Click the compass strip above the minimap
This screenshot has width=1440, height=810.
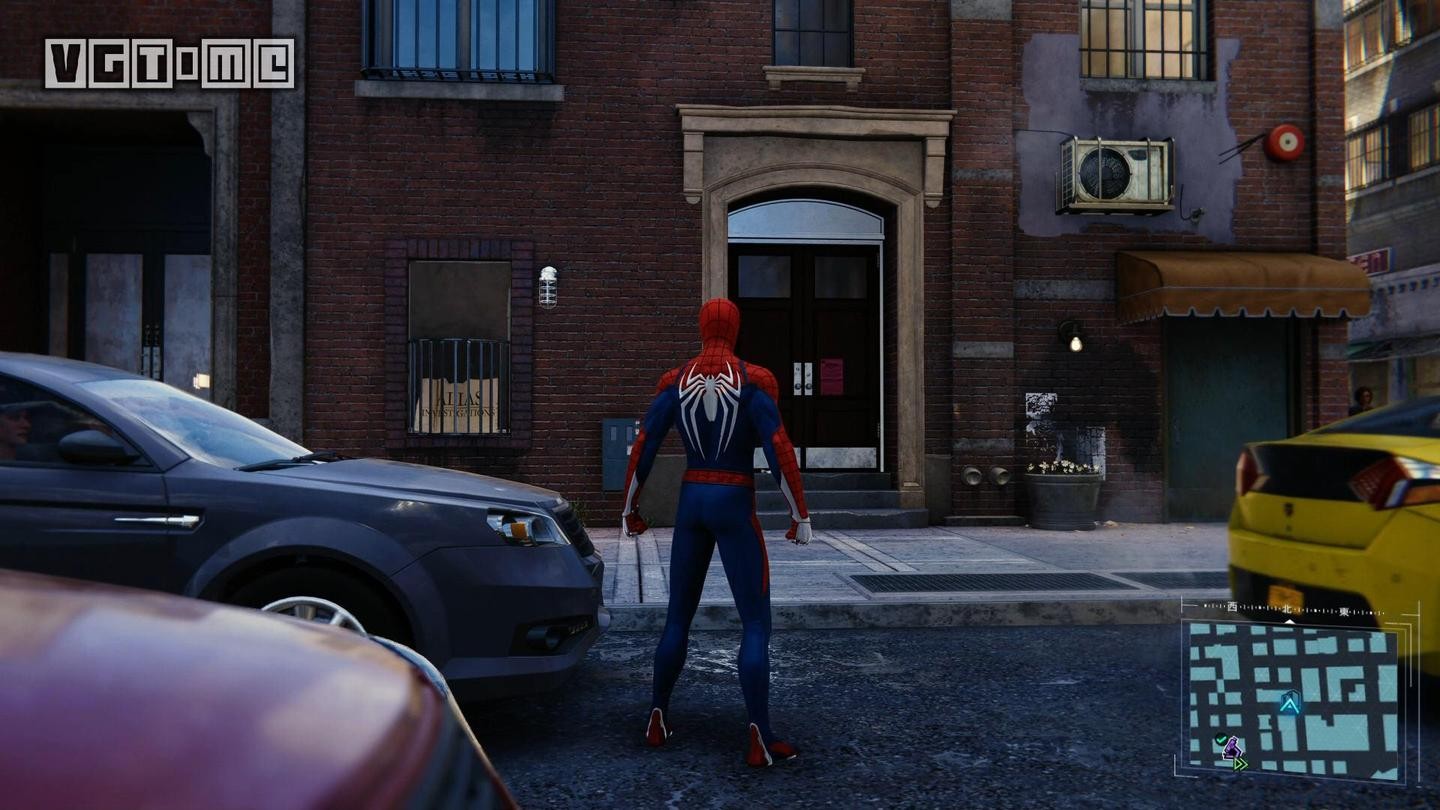[x=1291, y=609]
